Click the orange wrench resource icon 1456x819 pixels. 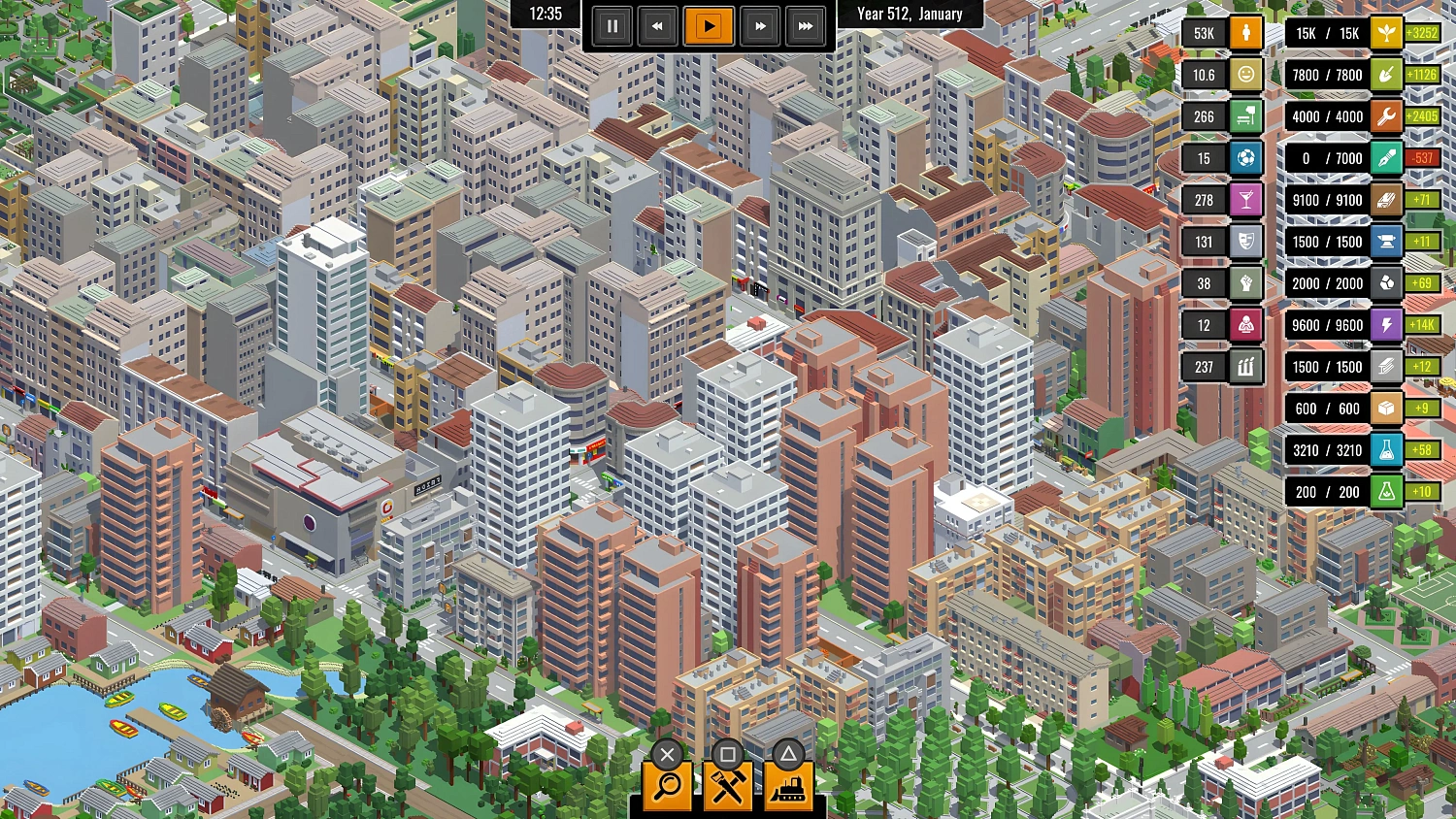(x=1386, y=116)
